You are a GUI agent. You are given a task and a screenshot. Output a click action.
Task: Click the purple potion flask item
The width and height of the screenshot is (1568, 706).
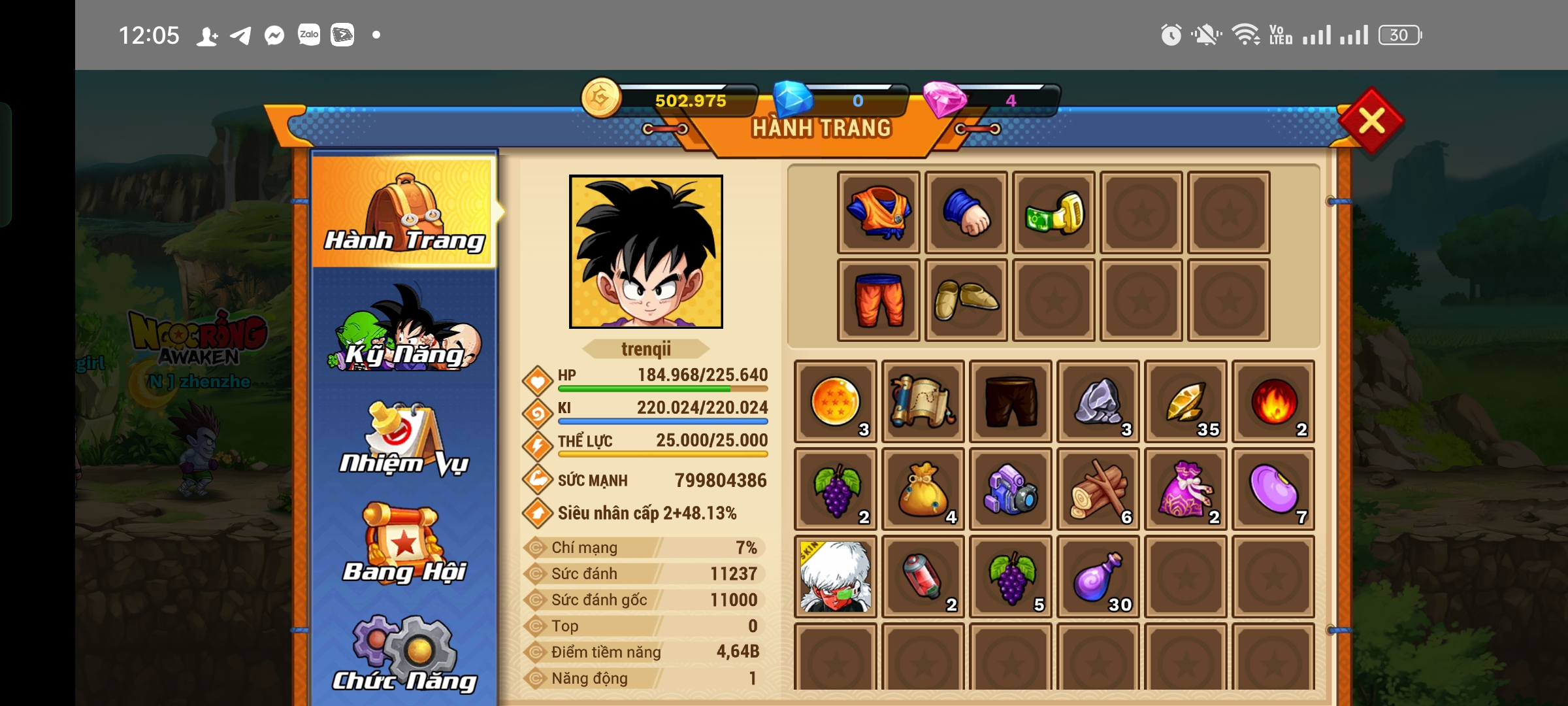click(1098, 577)
